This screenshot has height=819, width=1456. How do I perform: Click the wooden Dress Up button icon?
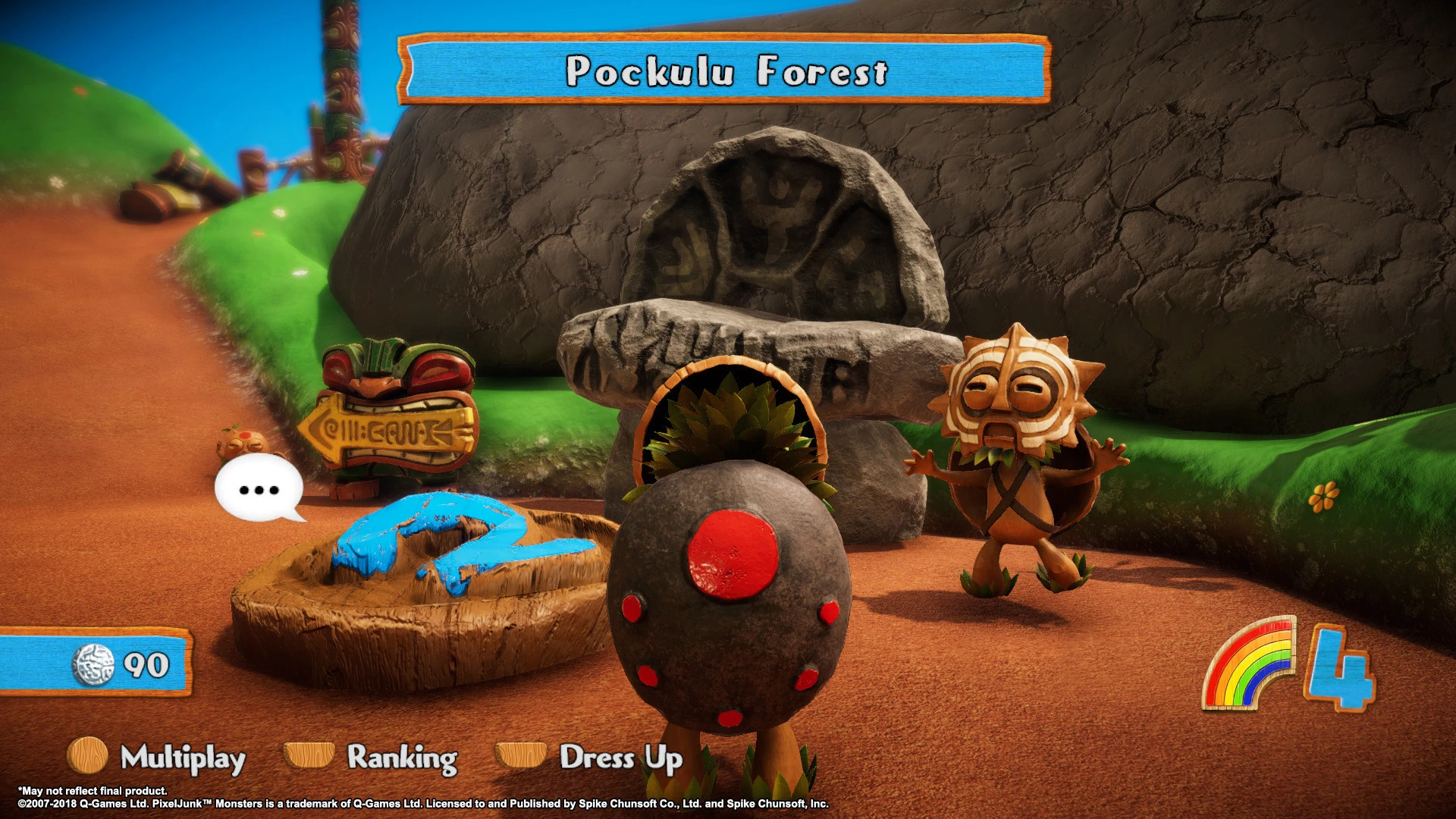tap(522, 758)
